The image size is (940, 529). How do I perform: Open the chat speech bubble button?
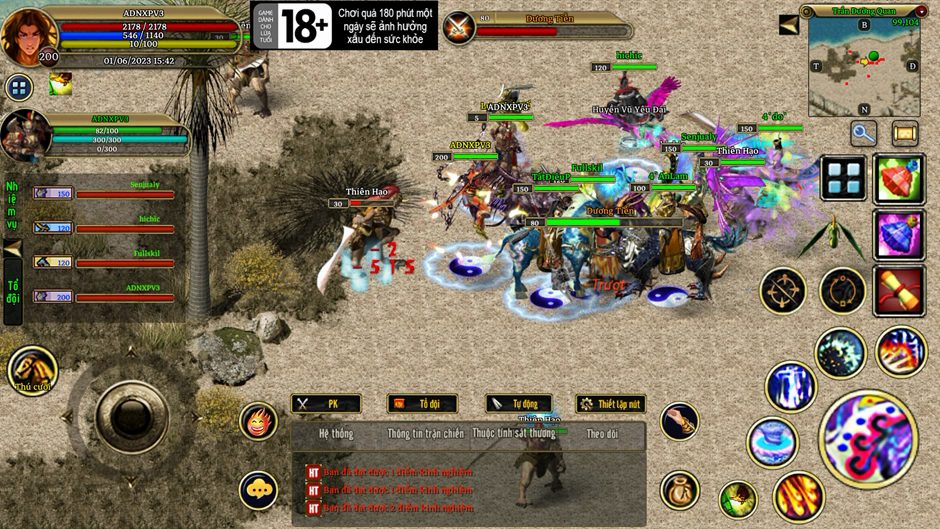[x=258, y=490]
